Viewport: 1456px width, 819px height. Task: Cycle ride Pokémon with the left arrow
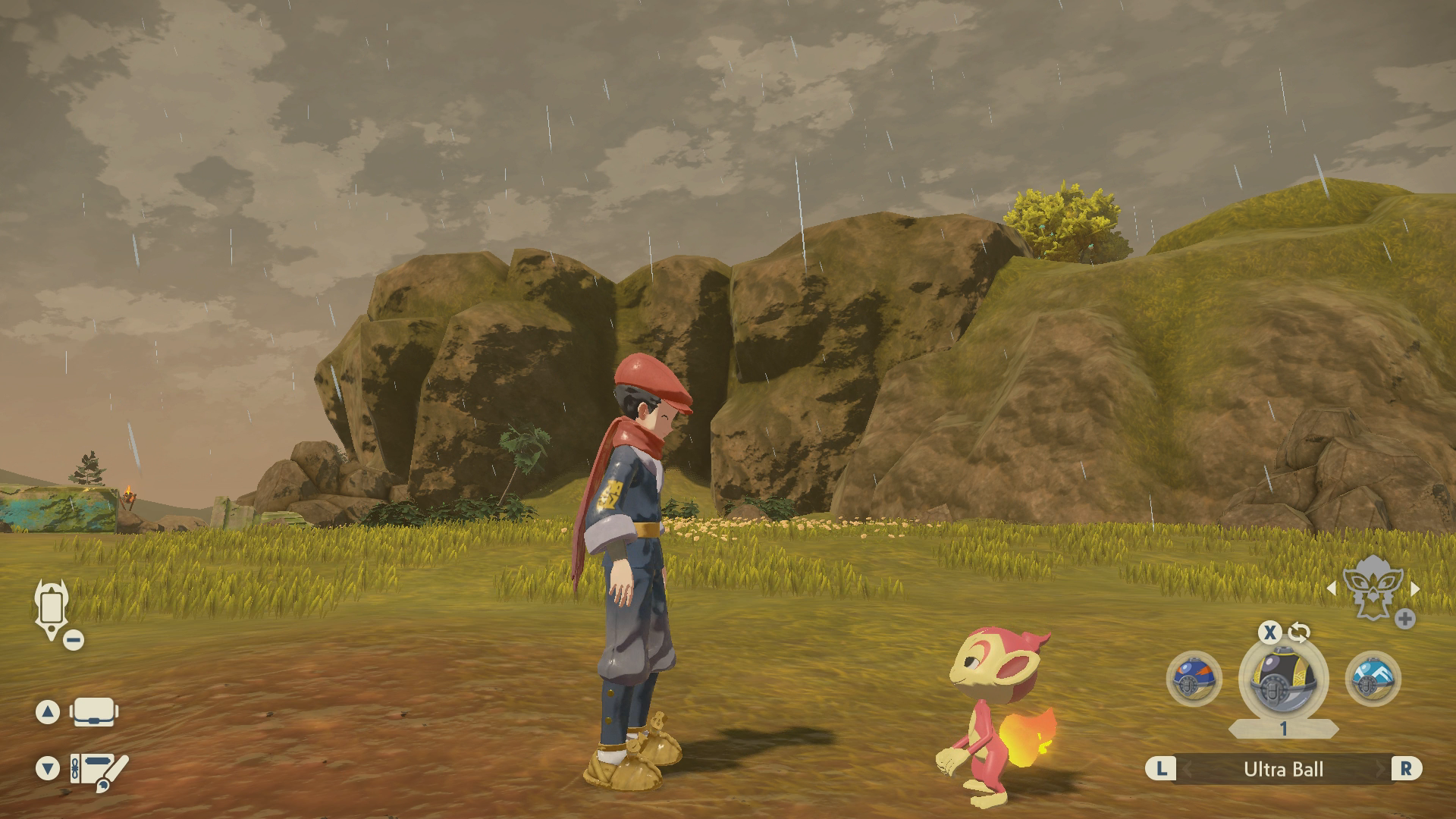pos(1332,588)
